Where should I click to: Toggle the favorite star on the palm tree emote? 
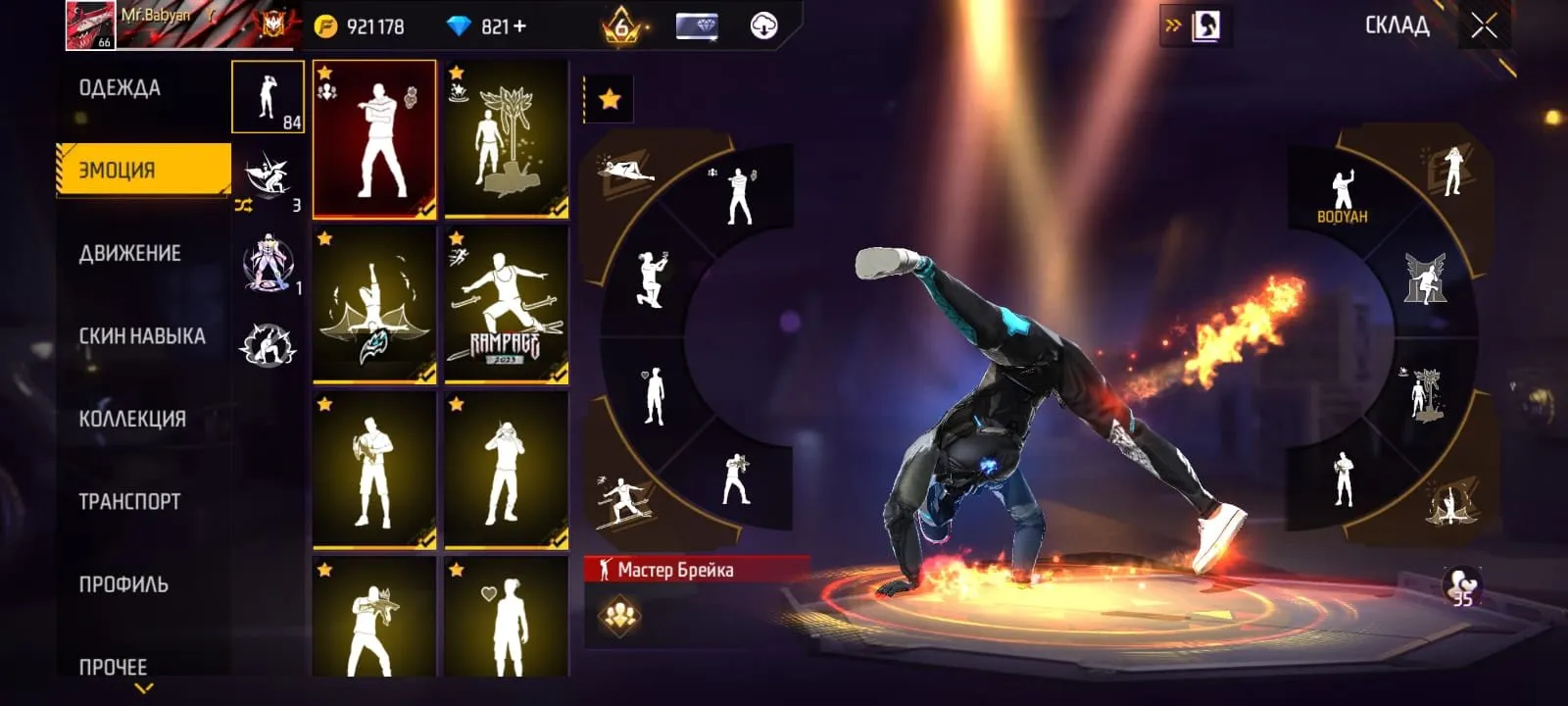tap(457, 71)
